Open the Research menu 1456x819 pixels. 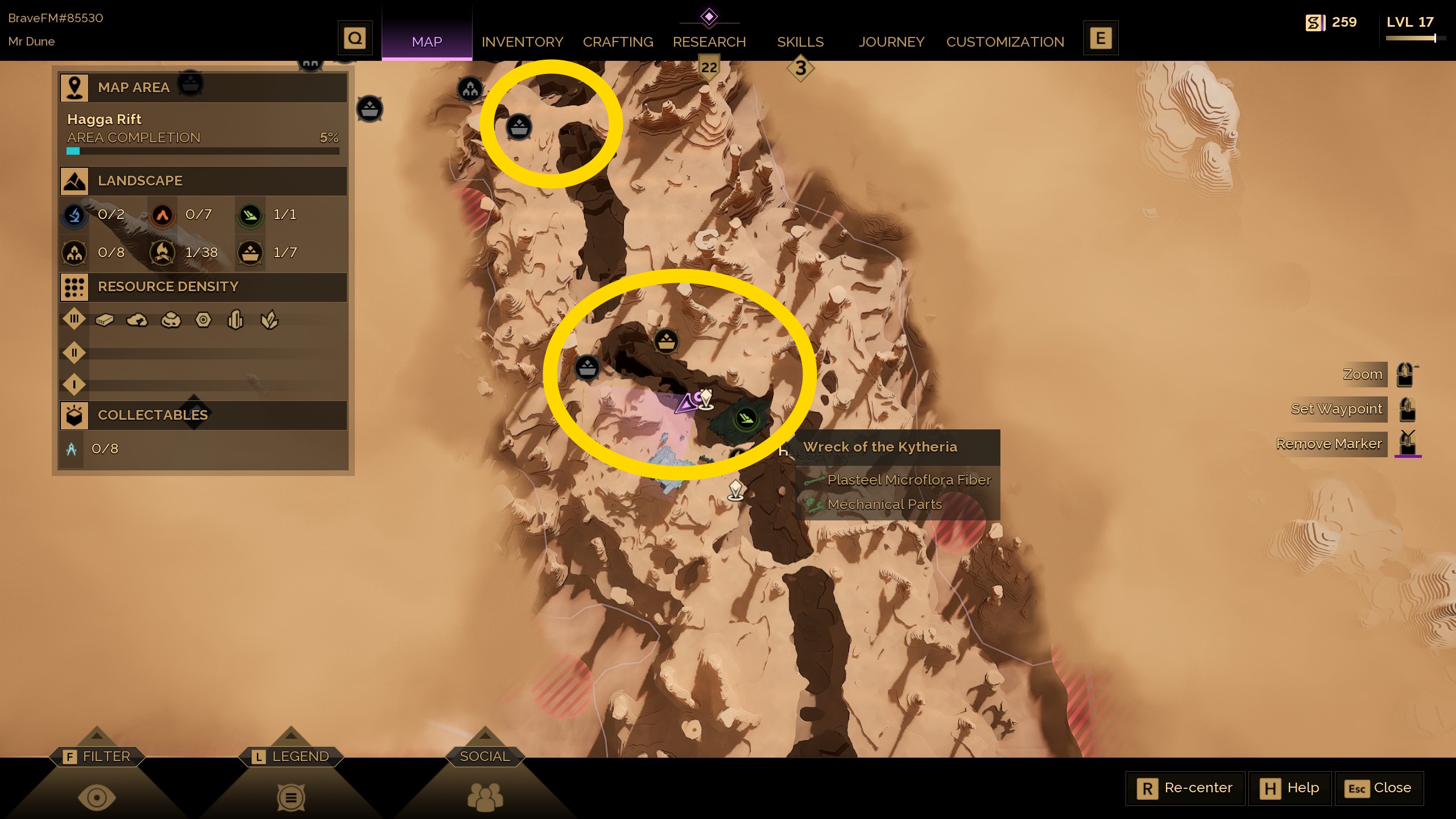[x=709, y=42]
